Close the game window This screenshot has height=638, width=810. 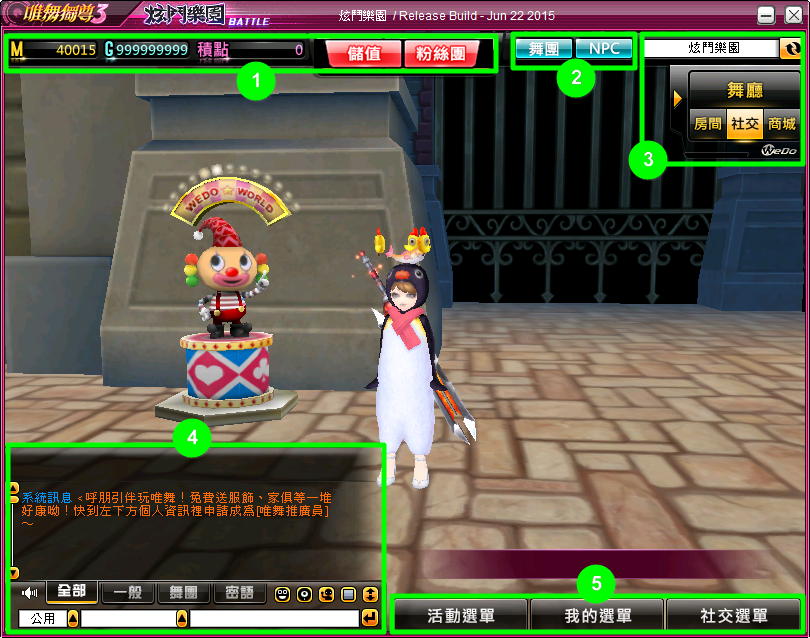[793, 15]
